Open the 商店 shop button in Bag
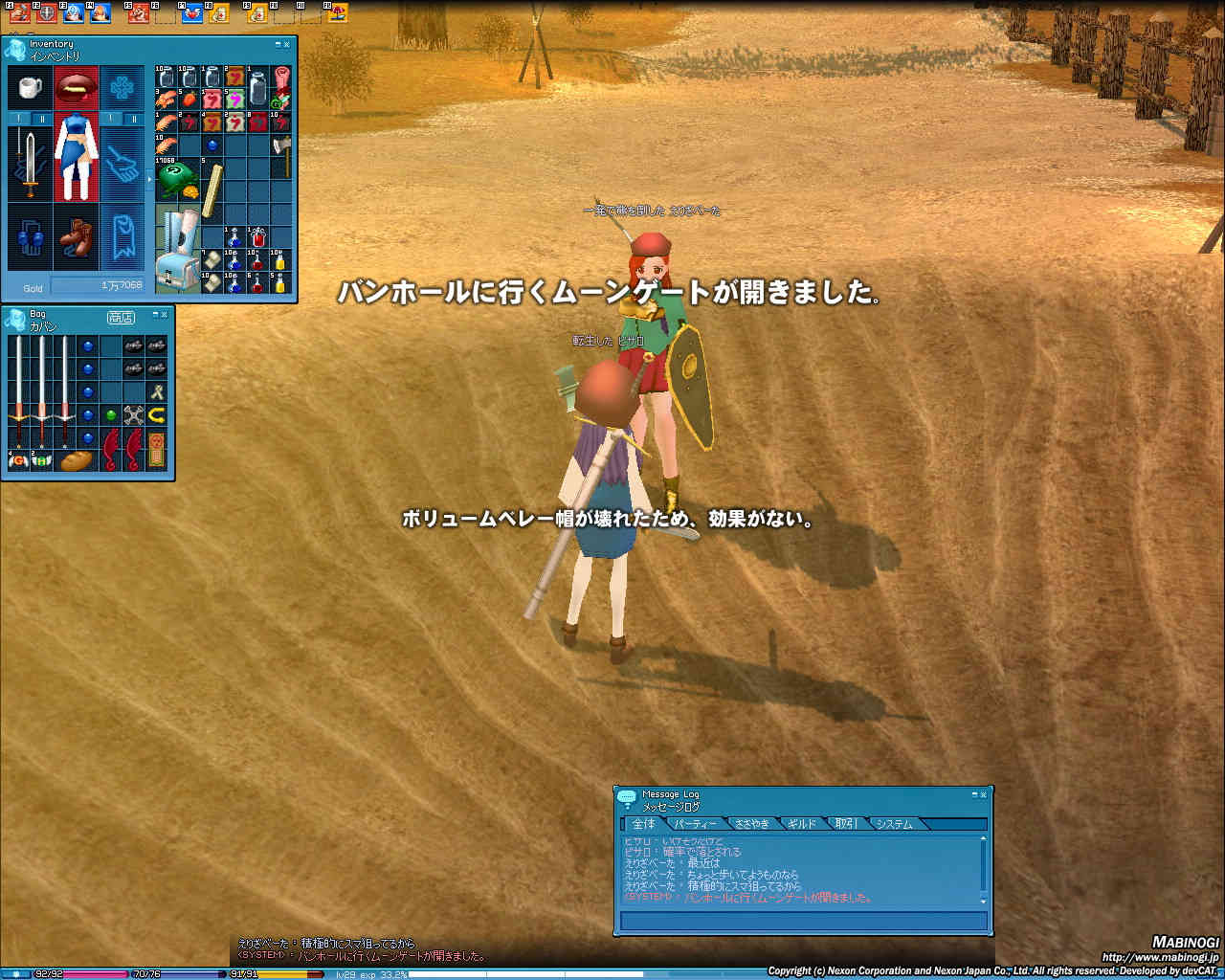The image size is (1225, 980). [x=121, y=318]
